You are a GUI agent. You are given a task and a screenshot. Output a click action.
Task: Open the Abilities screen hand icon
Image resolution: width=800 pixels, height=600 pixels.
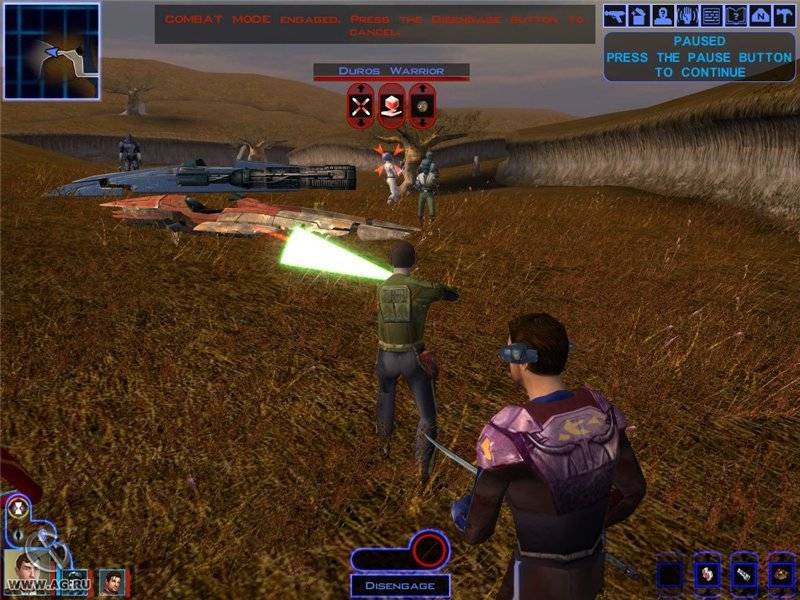[686, 15]
